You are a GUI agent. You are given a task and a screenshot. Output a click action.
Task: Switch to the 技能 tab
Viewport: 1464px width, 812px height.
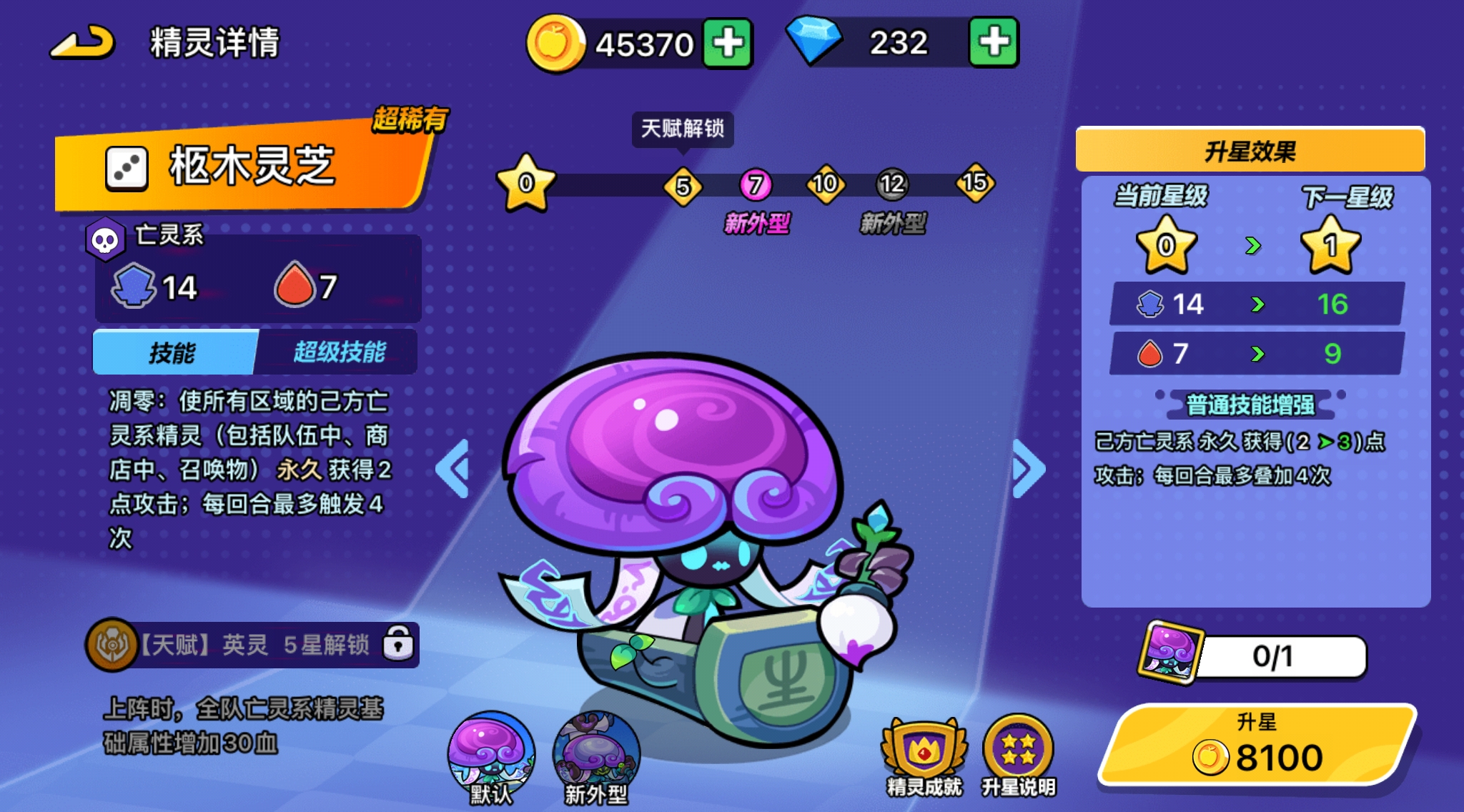pyautogui.click(x=174, y=352)
